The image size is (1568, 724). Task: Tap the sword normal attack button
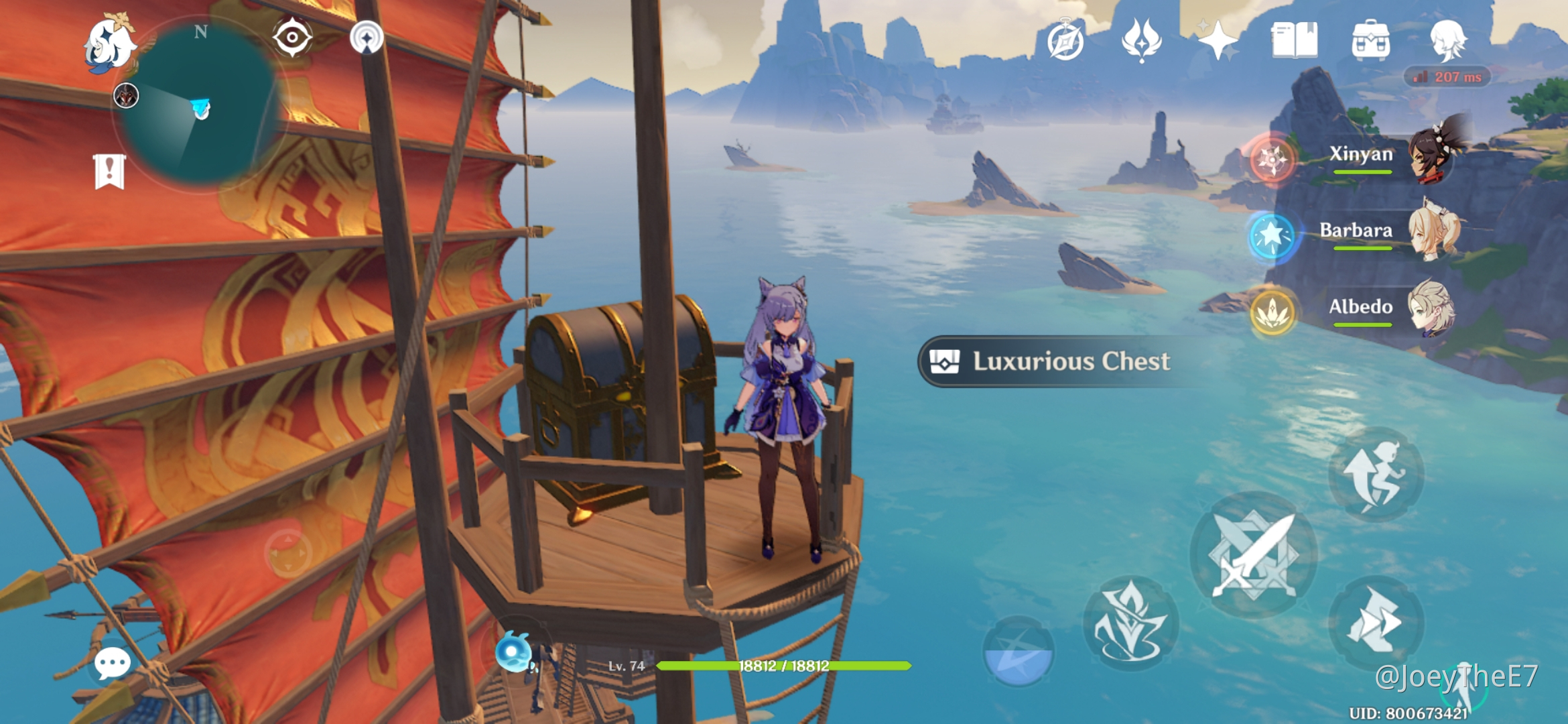click(1253, 555)
